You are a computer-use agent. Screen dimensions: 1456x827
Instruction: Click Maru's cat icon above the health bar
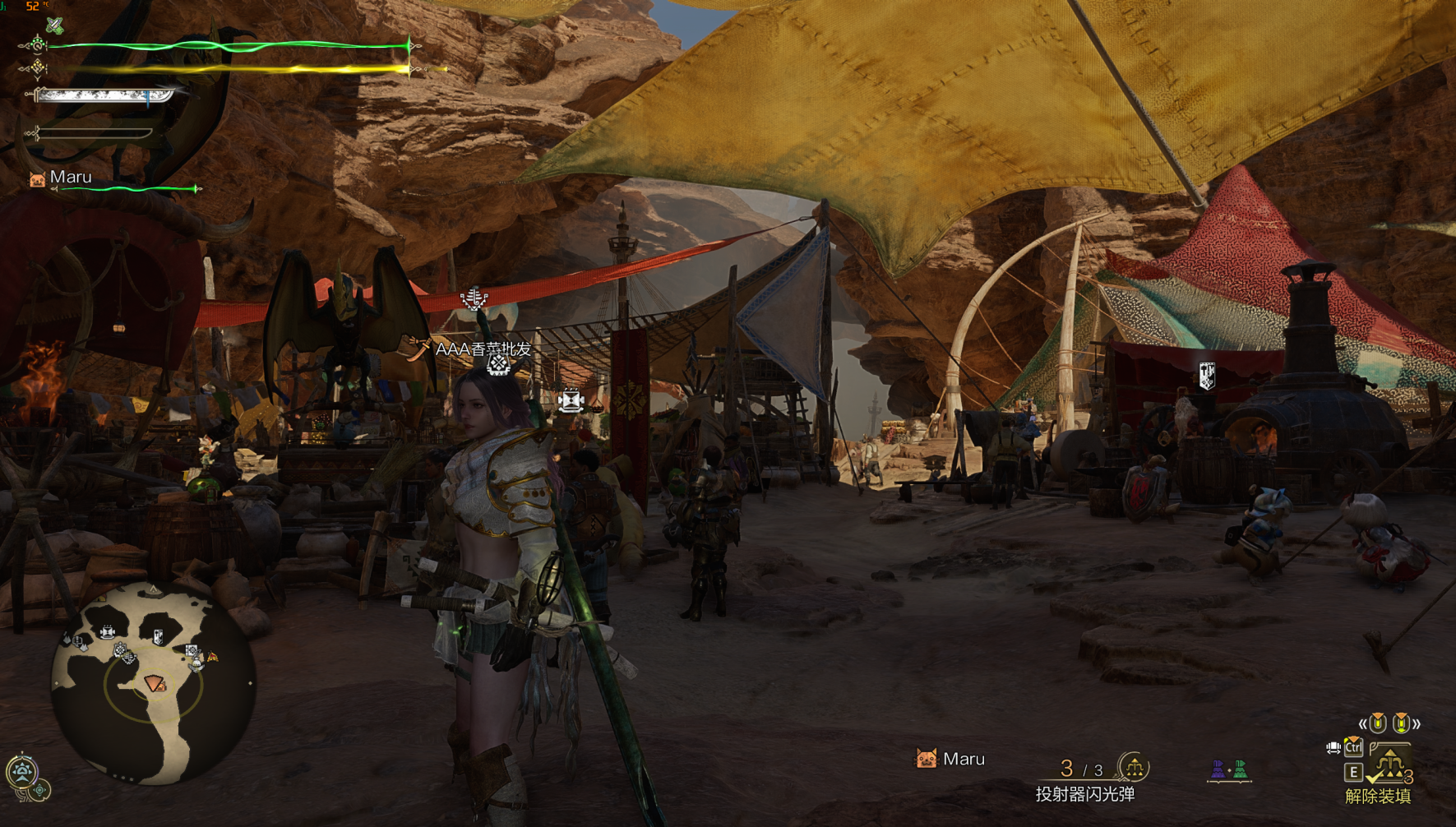point(37,179)
